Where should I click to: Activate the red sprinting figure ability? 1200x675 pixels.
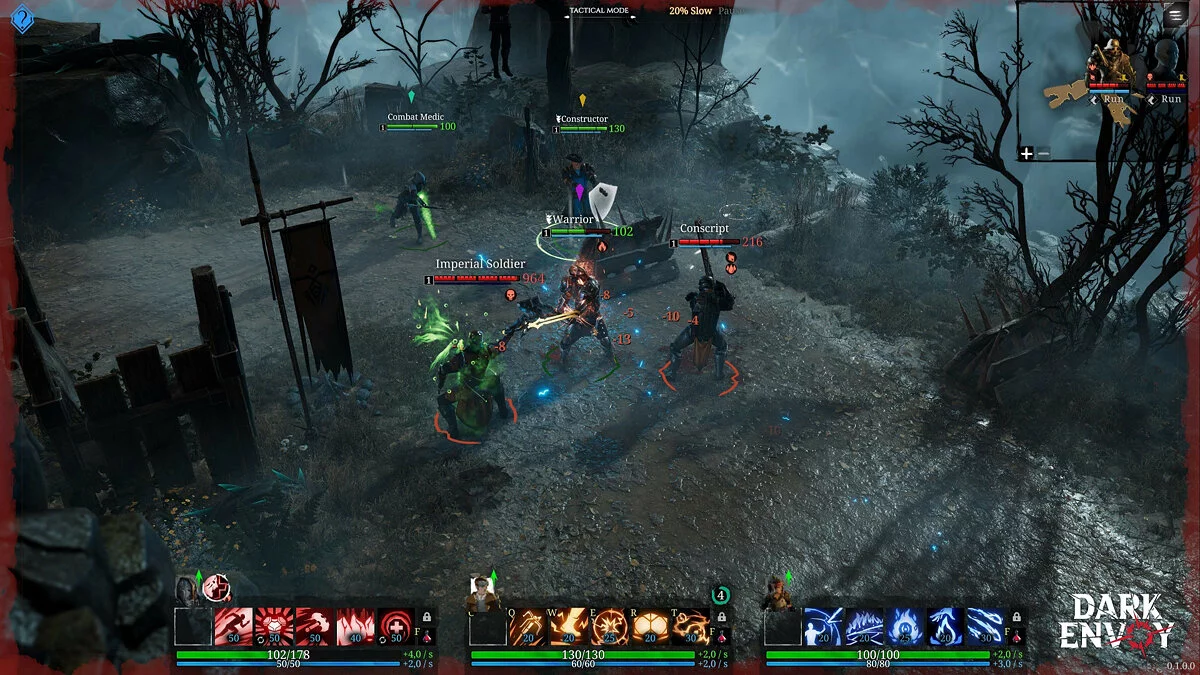click(x=233, y=626)
